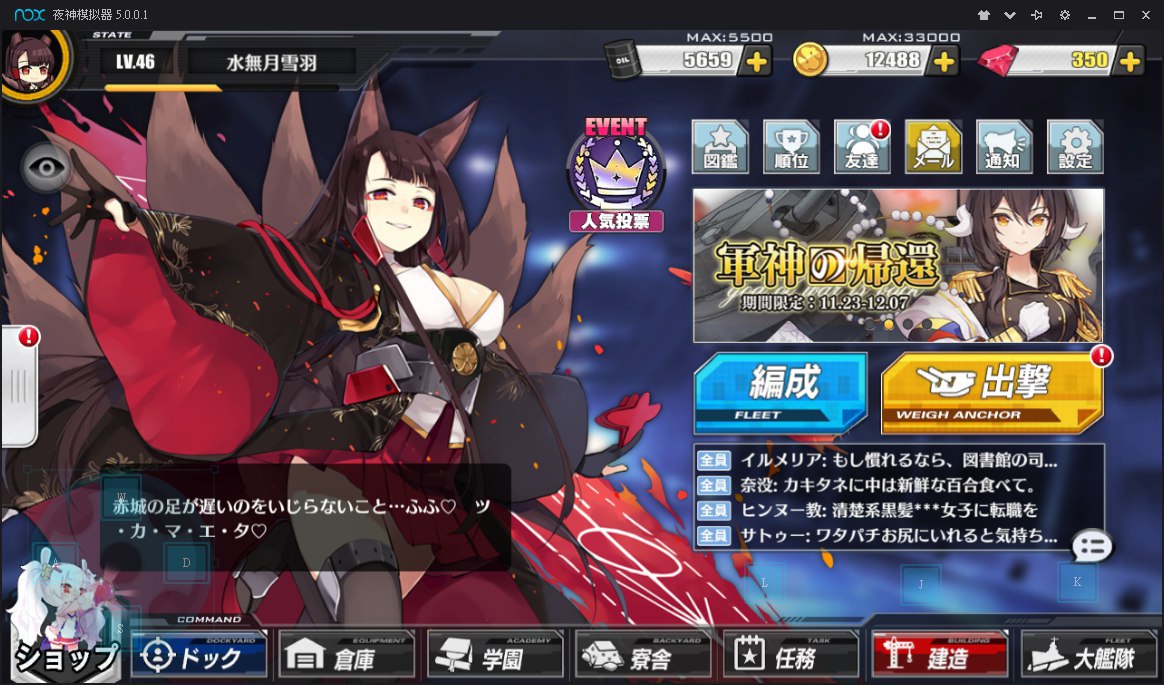Open the ドック dockyard menu

(199, 656)
